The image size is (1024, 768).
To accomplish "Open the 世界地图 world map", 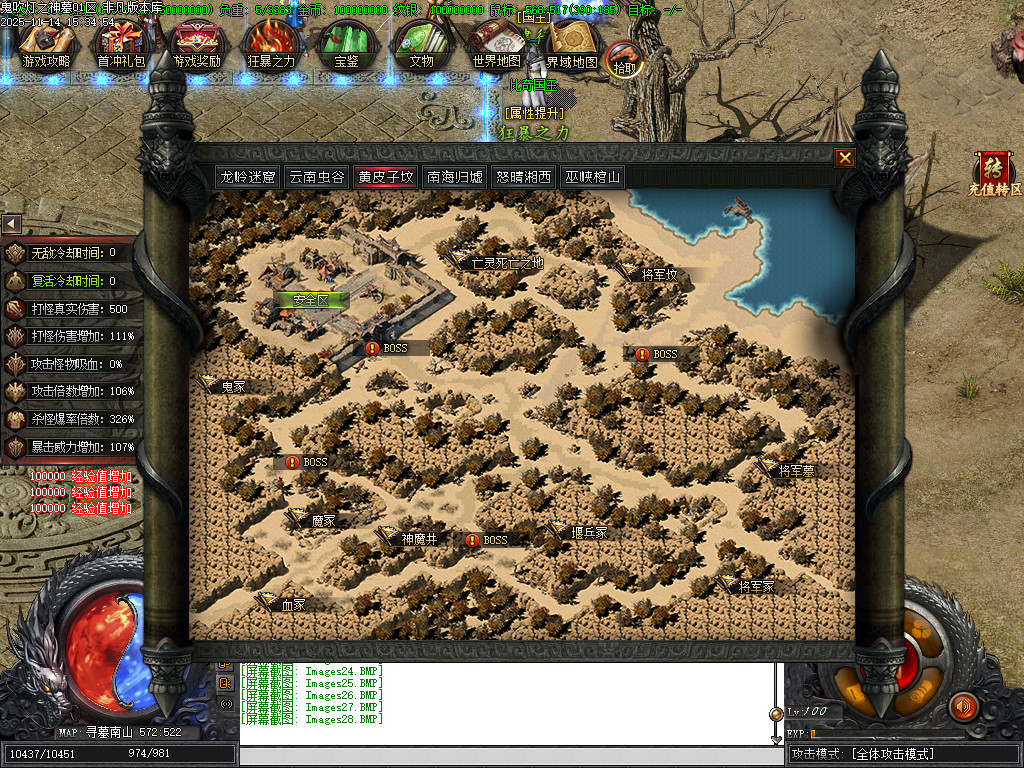I will (497, 45).
